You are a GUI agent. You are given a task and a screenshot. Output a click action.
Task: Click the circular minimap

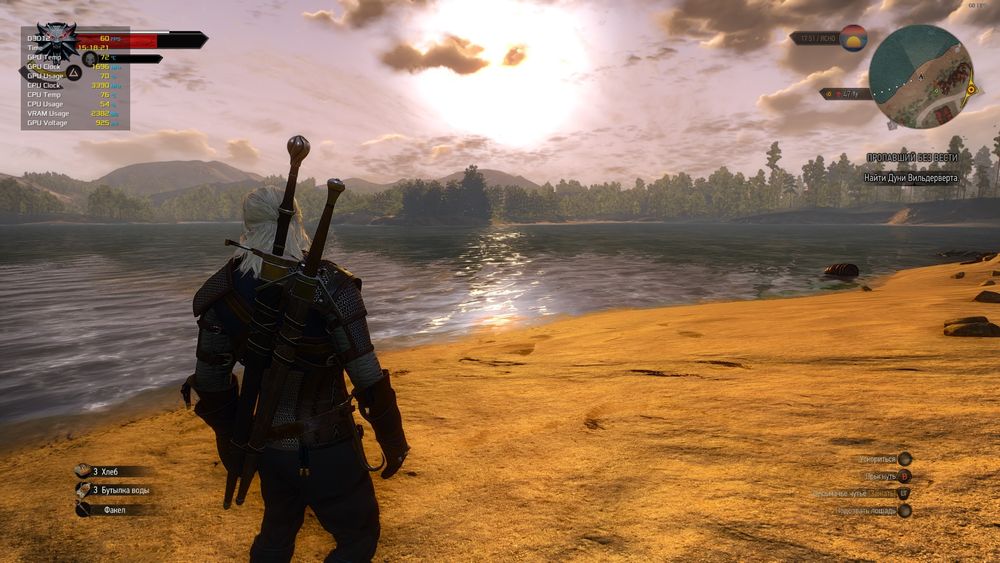pos(920,76)
